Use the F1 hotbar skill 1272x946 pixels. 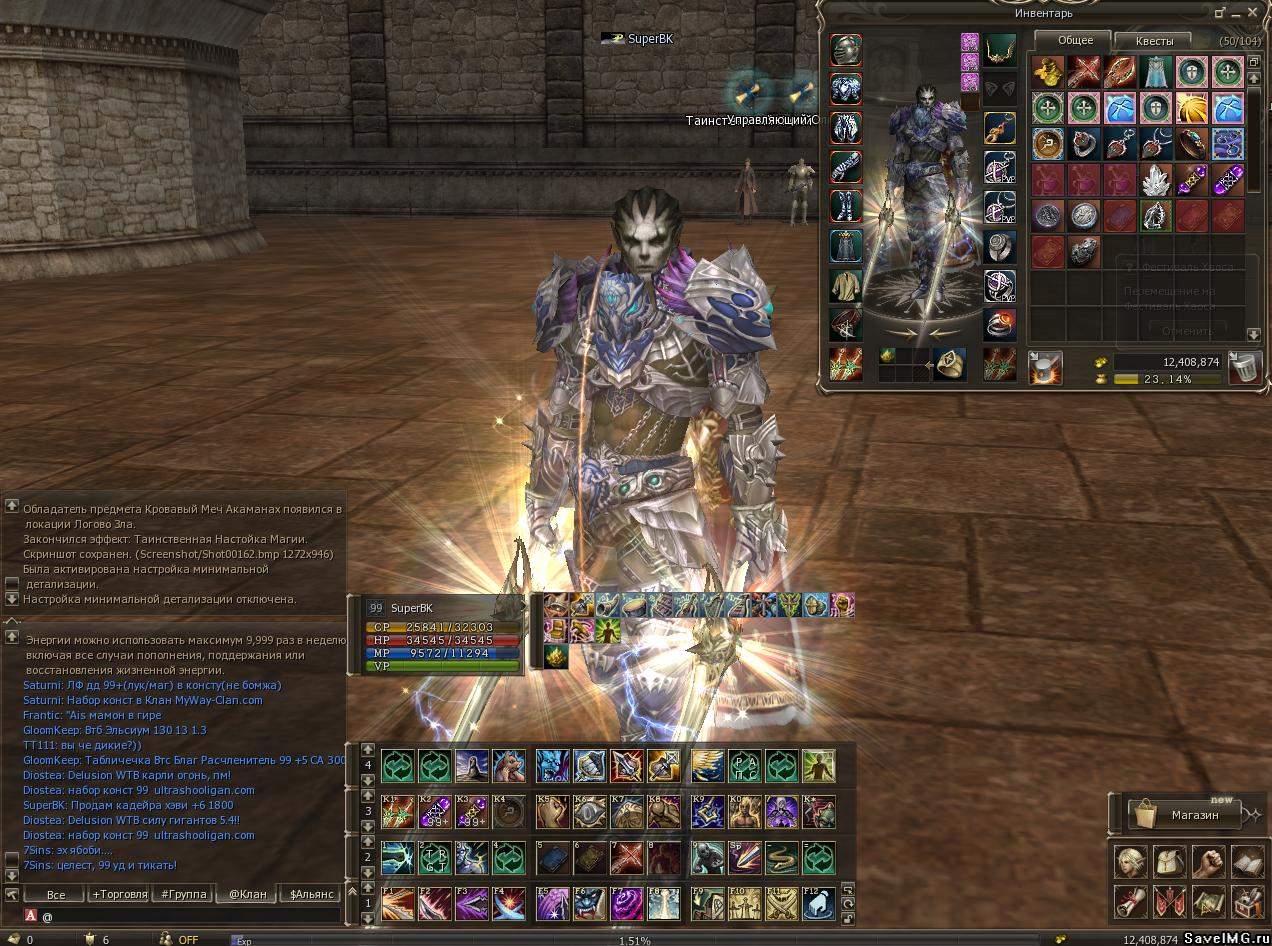[398, 903]
